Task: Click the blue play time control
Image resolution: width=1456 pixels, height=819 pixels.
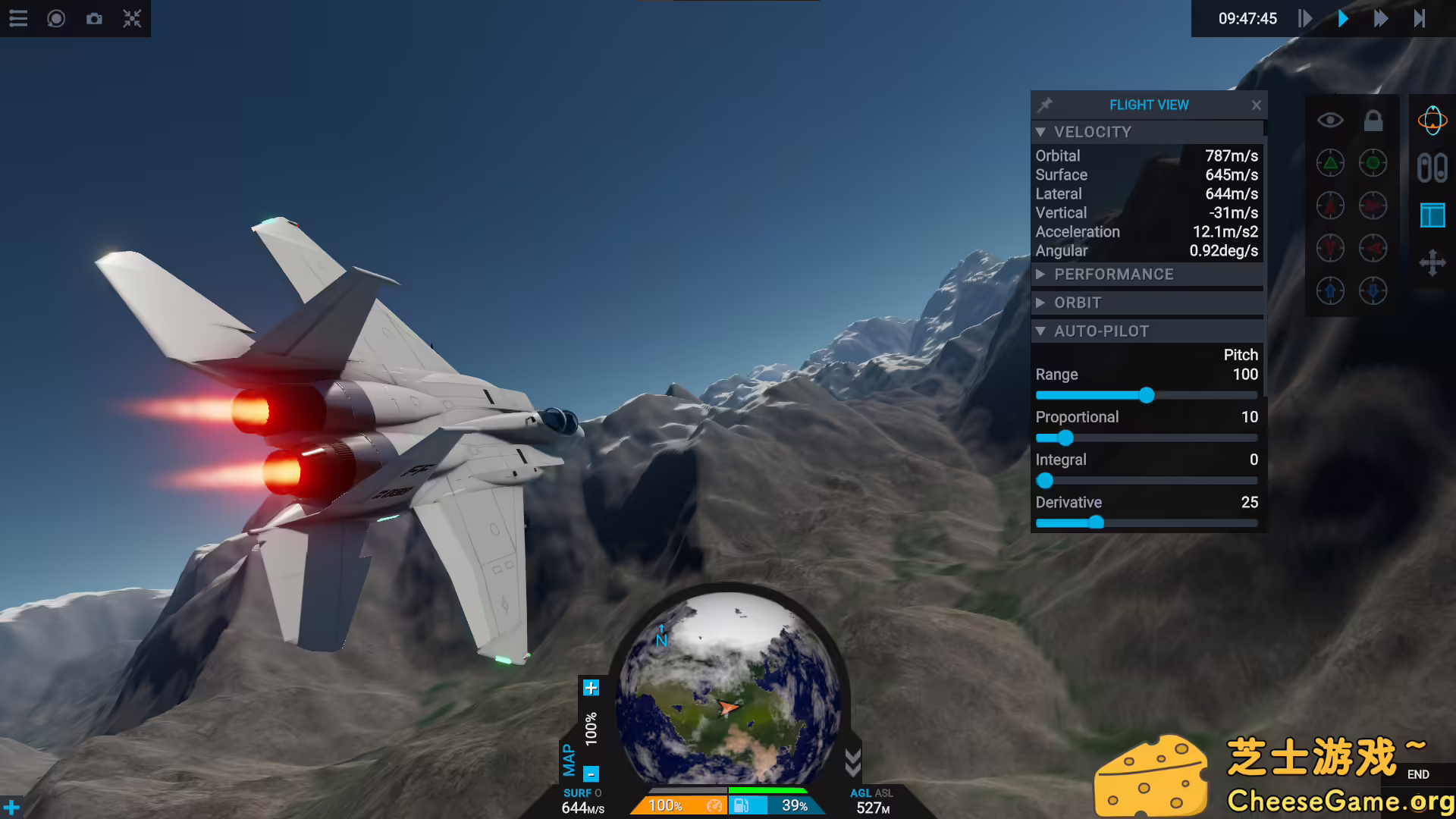Action: [x=1343, y=18]
